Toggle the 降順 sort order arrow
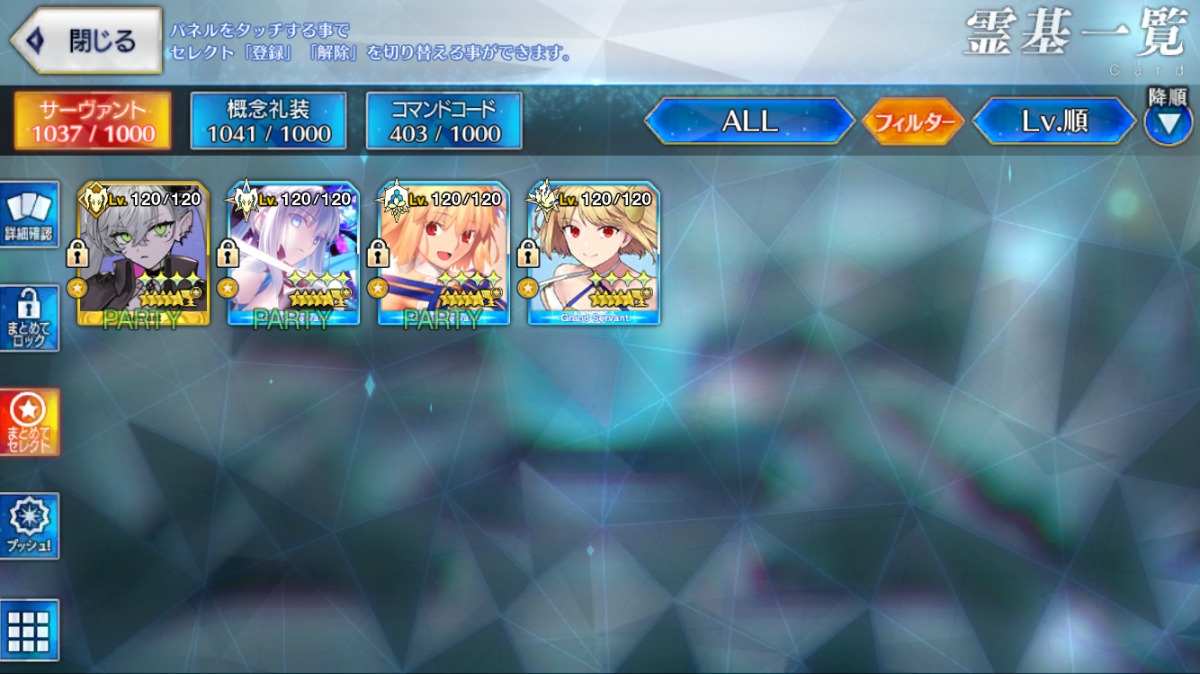Image resolution: width=1200 pixels, height=674 pixels. 1167,124
